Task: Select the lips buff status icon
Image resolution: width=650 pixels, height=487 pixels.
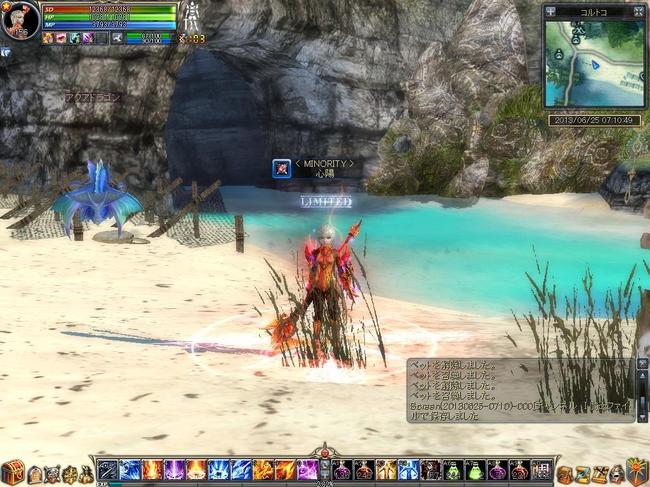Action: tap(62, 38)
